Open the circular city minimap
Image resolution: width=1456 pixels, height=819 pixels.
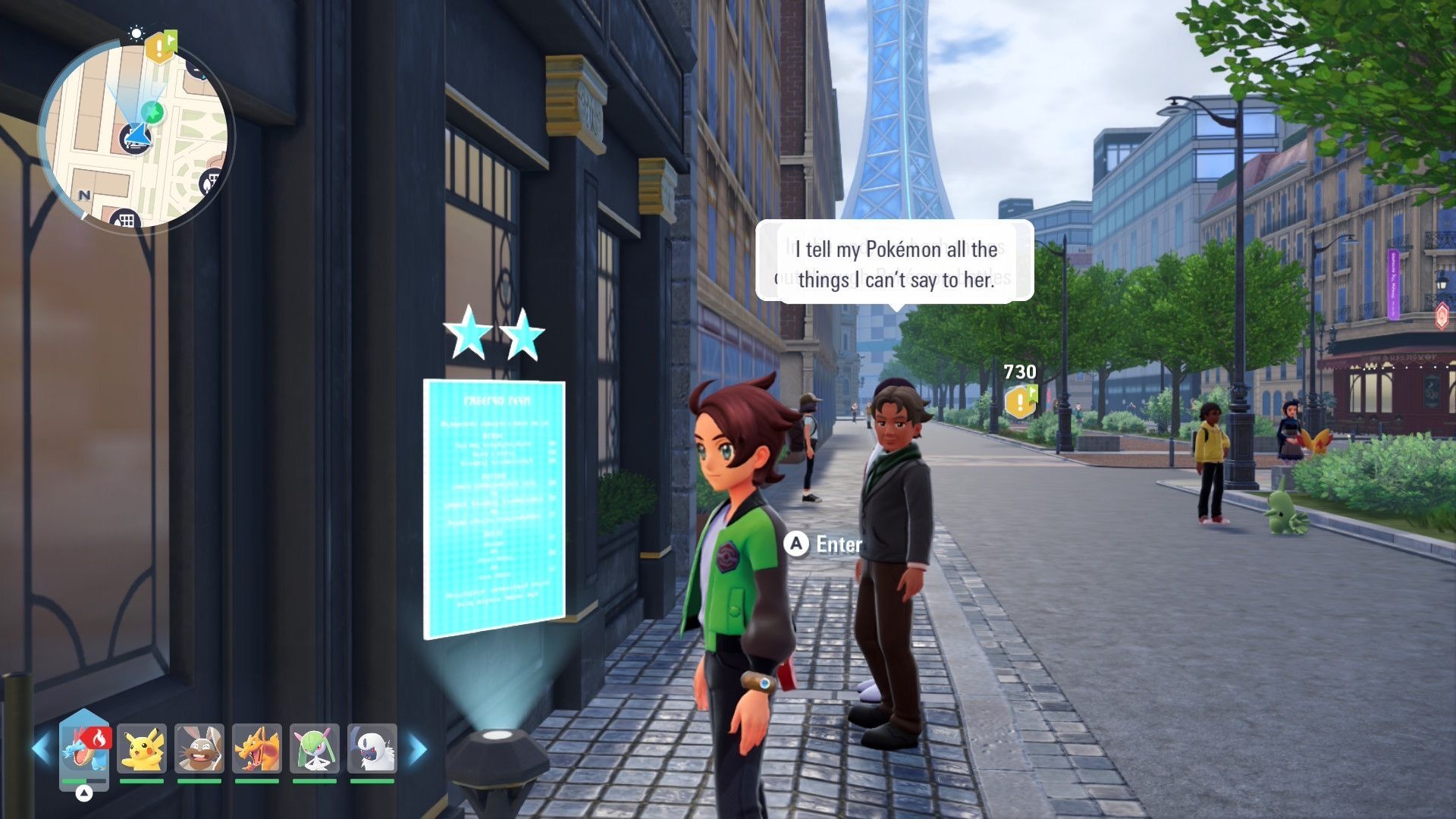(136, 135)
